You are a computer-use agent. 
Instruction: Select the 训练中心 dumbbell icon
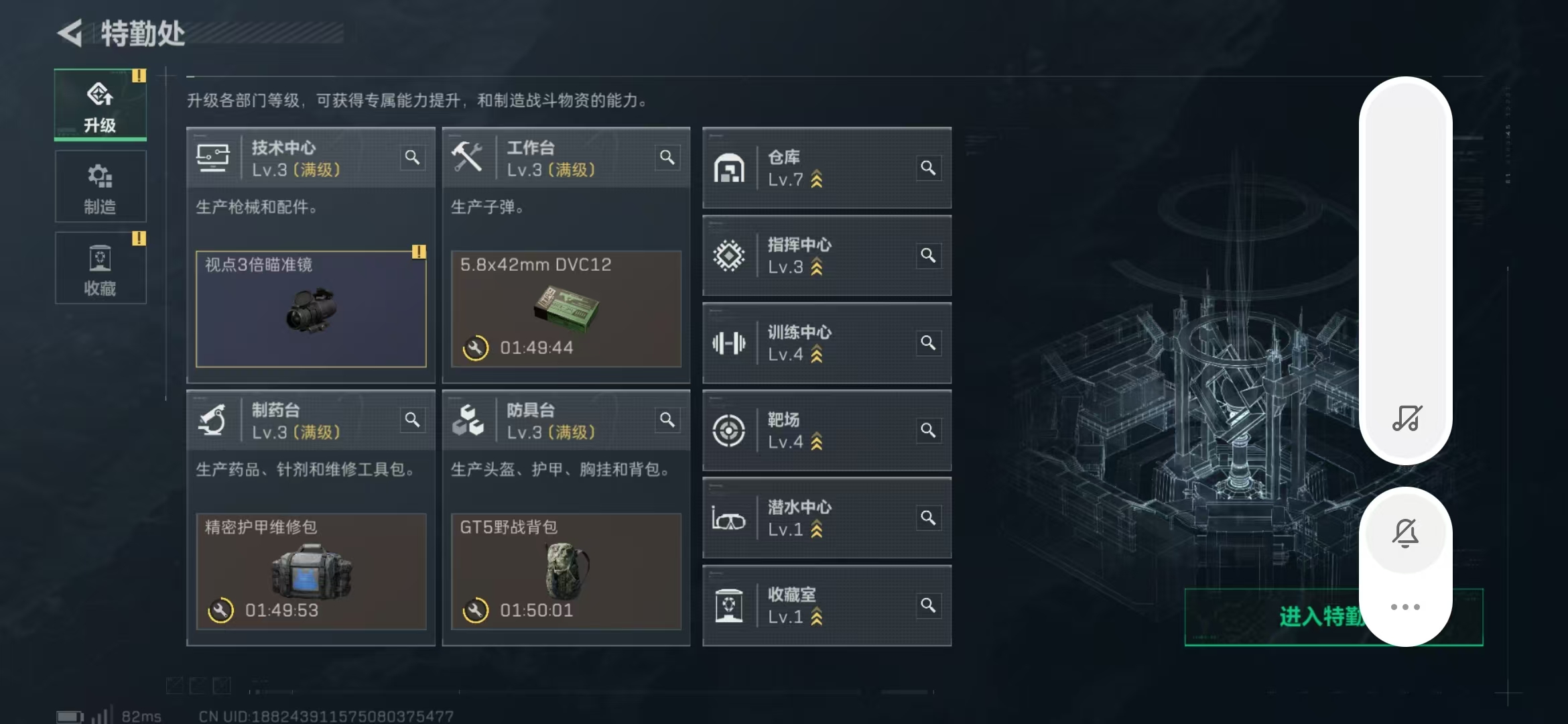coord(730,343)
